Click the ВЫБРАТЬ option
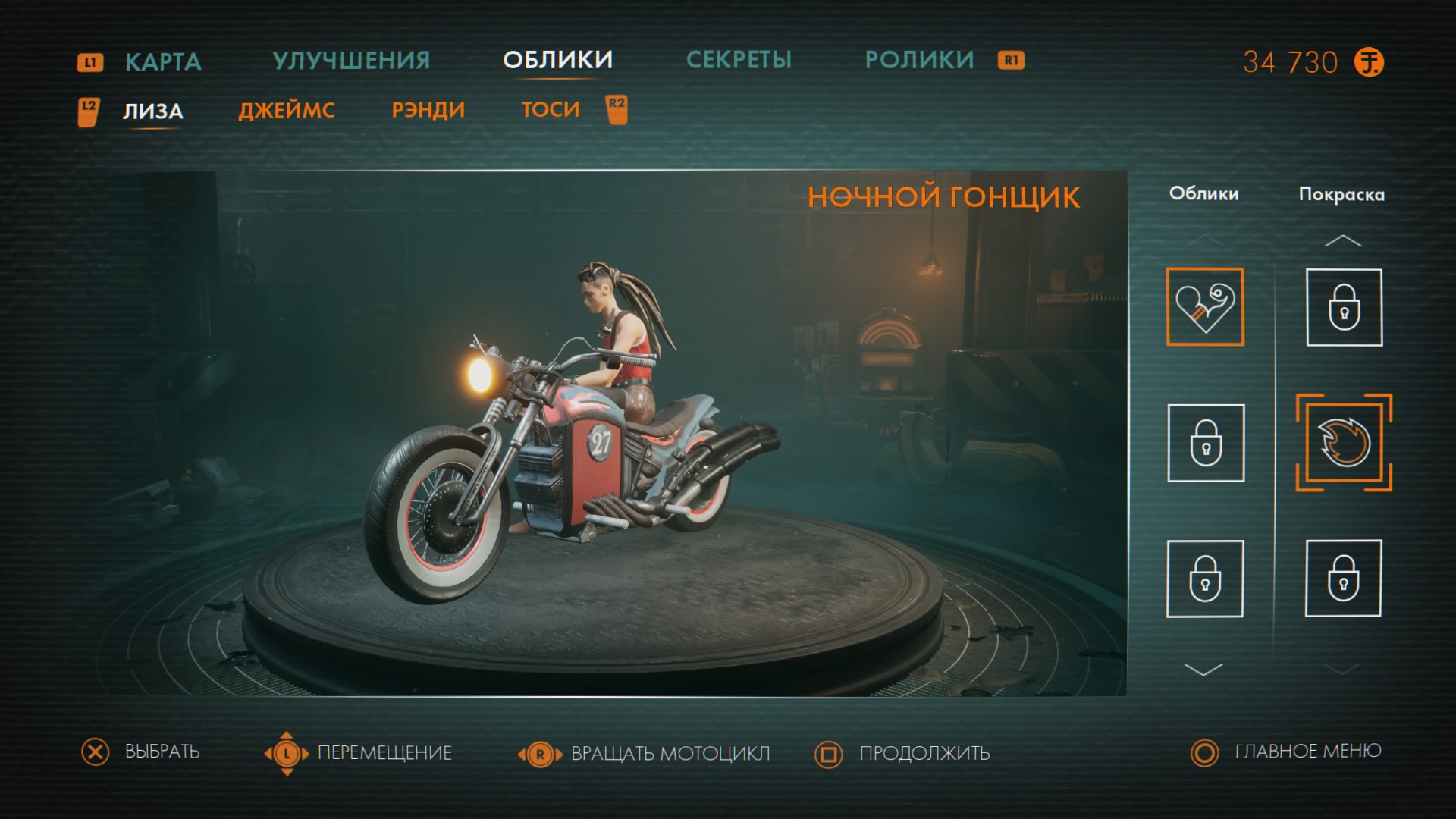This screenshot has width=1456, height=819. pos(162,752)
